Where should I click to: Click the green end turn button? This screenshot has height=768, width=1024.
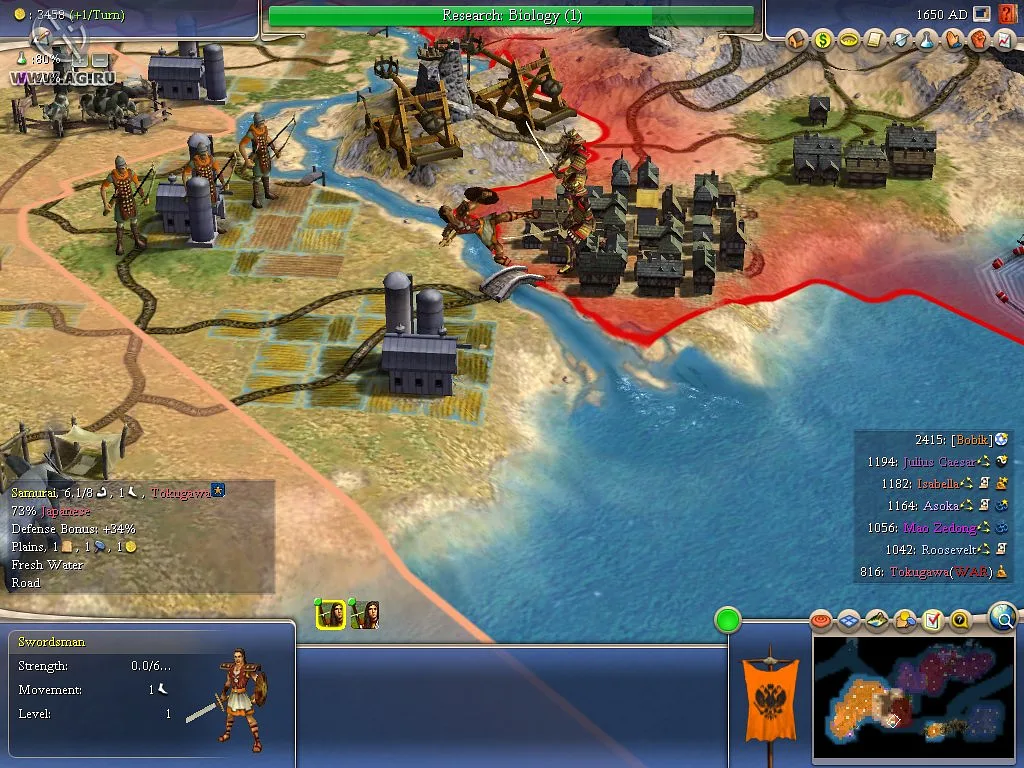click(727, 621)
